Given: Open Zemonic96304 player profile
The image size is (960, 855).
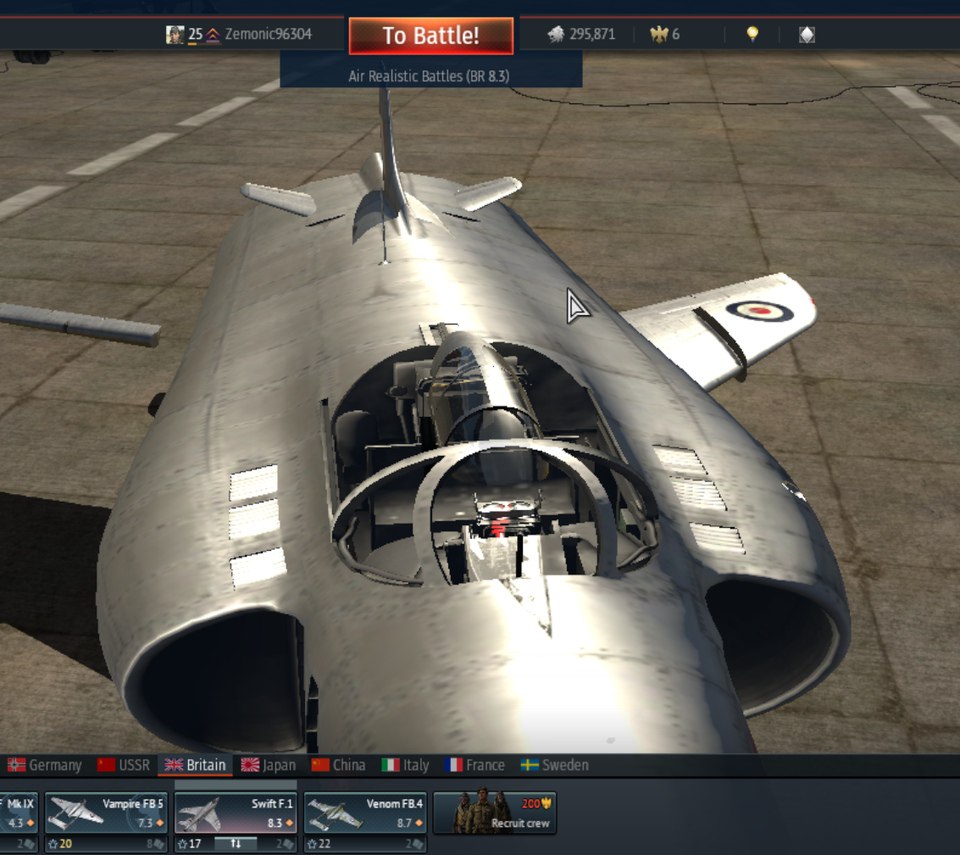Looking at the screenshot, I should [x=267, y=34].
